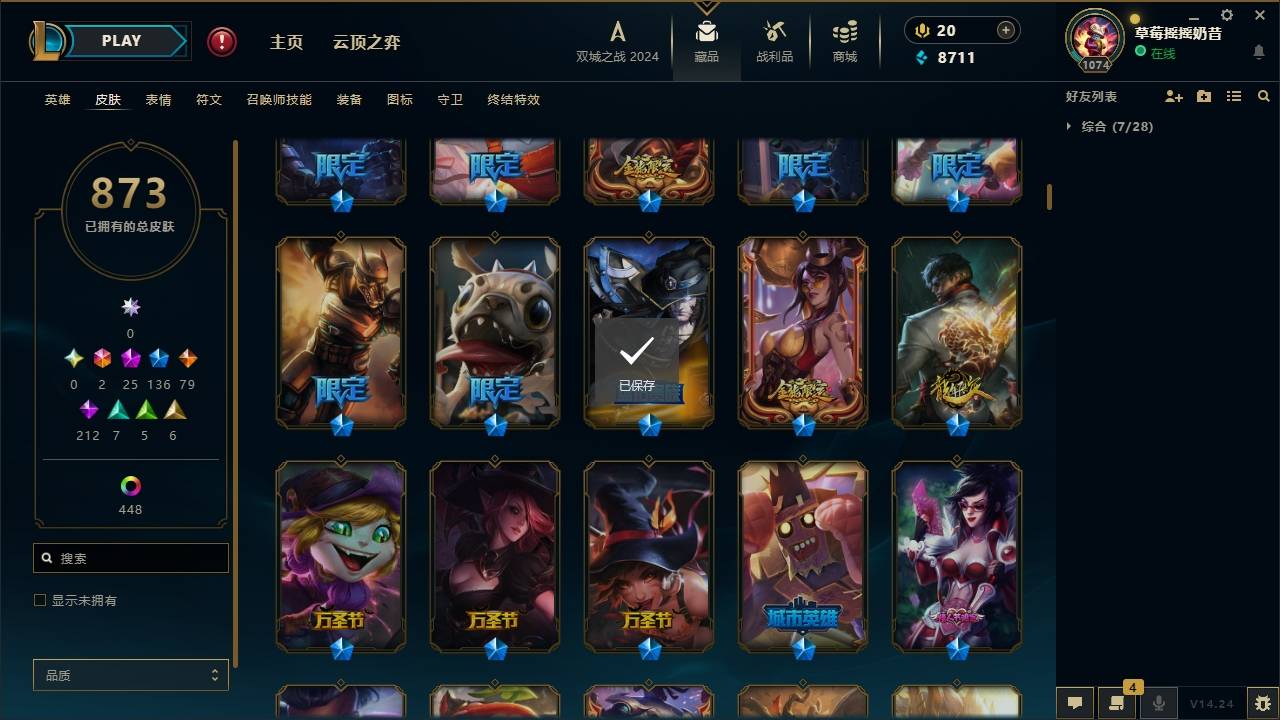Screen dimensions: 1280x720
Task: Toggle the friend list view icon
Action: tap(1233, 95)
